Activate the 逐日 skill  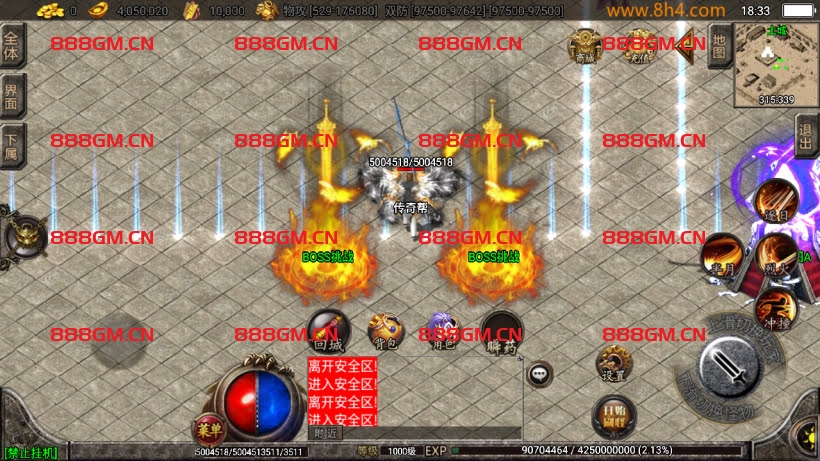[x=776, y=199]
